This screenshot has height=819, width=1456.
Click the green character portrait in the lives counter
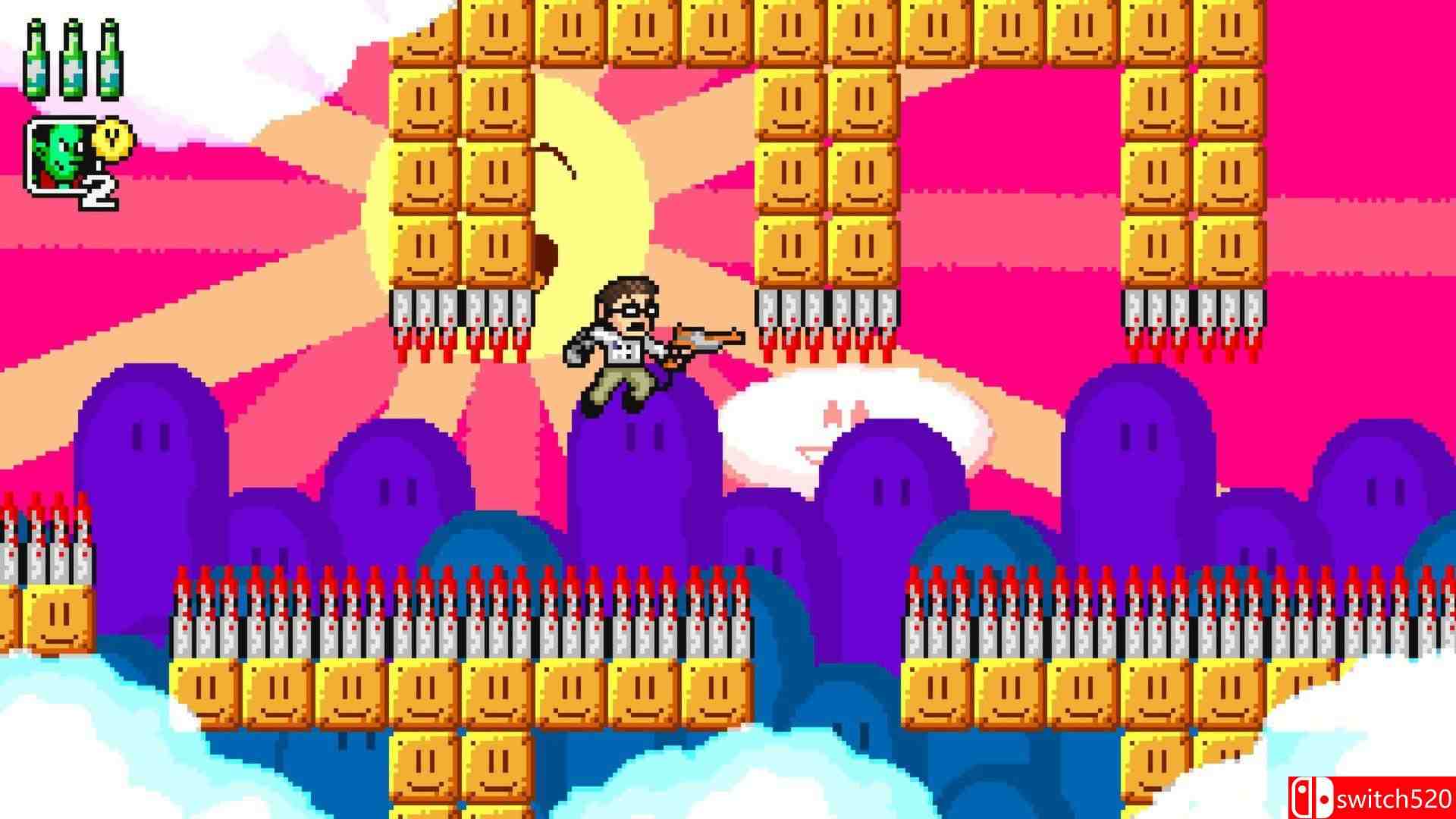[61, 152]
